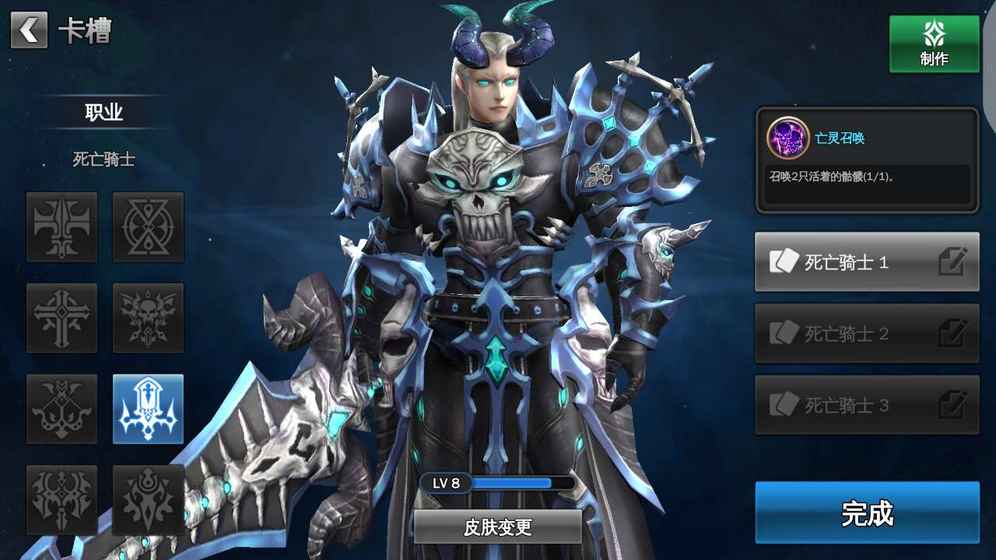Choose the 死亡骑士 3 card slot
The height and width of the screenshot is (560, 996).
coord(845,405)
